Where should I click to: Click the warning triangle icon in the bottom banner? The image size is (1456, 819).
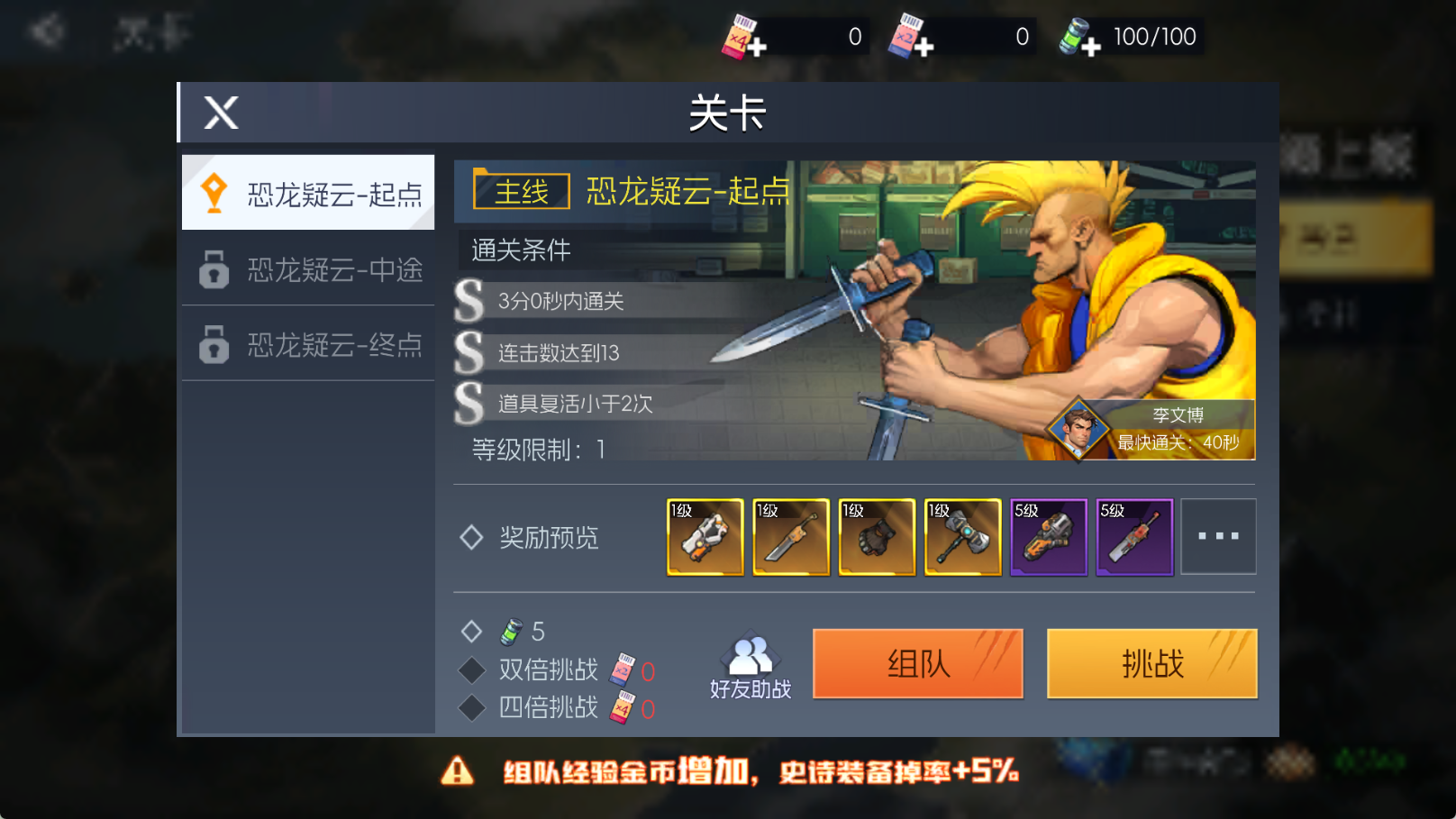pyautogui.click(x=458, y=770)
